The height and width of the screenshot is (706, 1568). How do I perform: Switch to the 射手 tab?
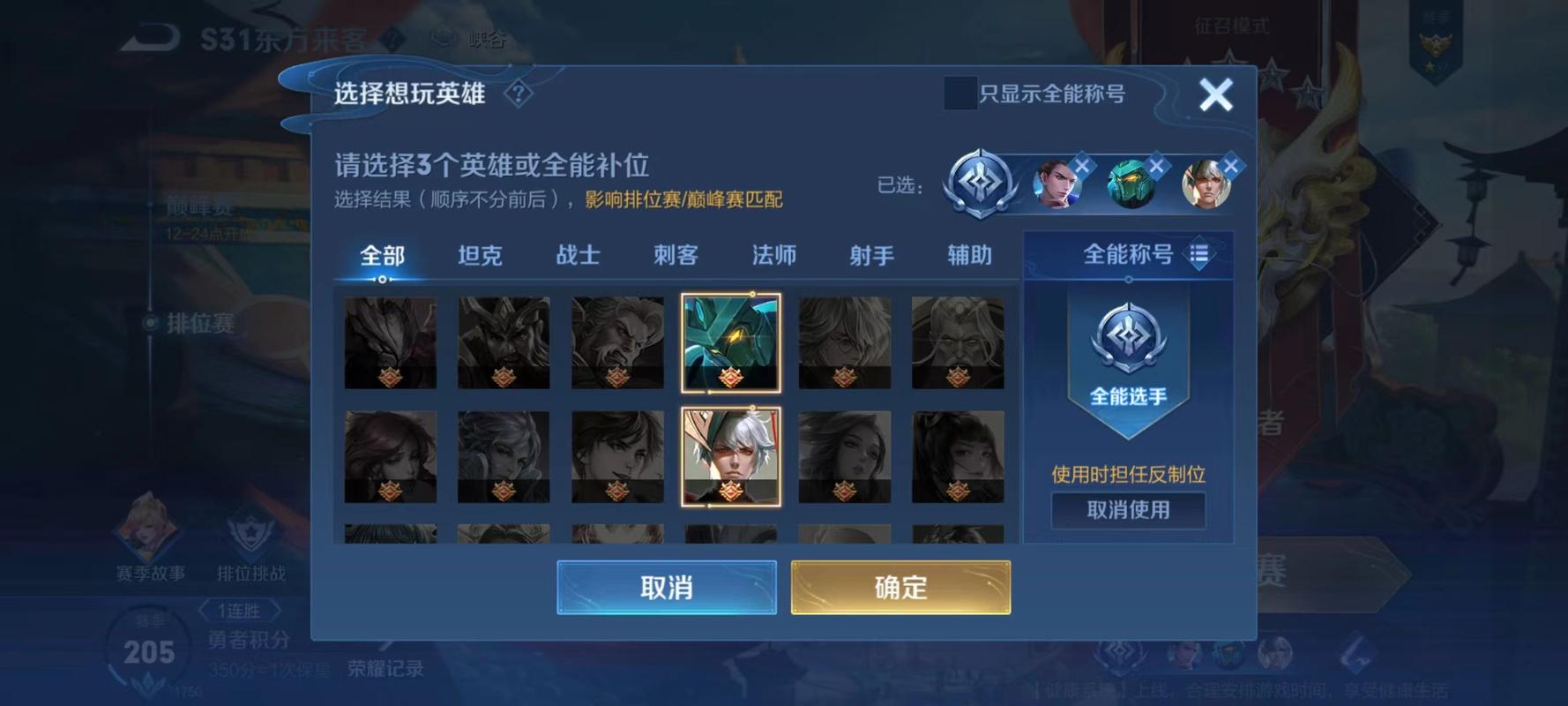click(871, 256)
